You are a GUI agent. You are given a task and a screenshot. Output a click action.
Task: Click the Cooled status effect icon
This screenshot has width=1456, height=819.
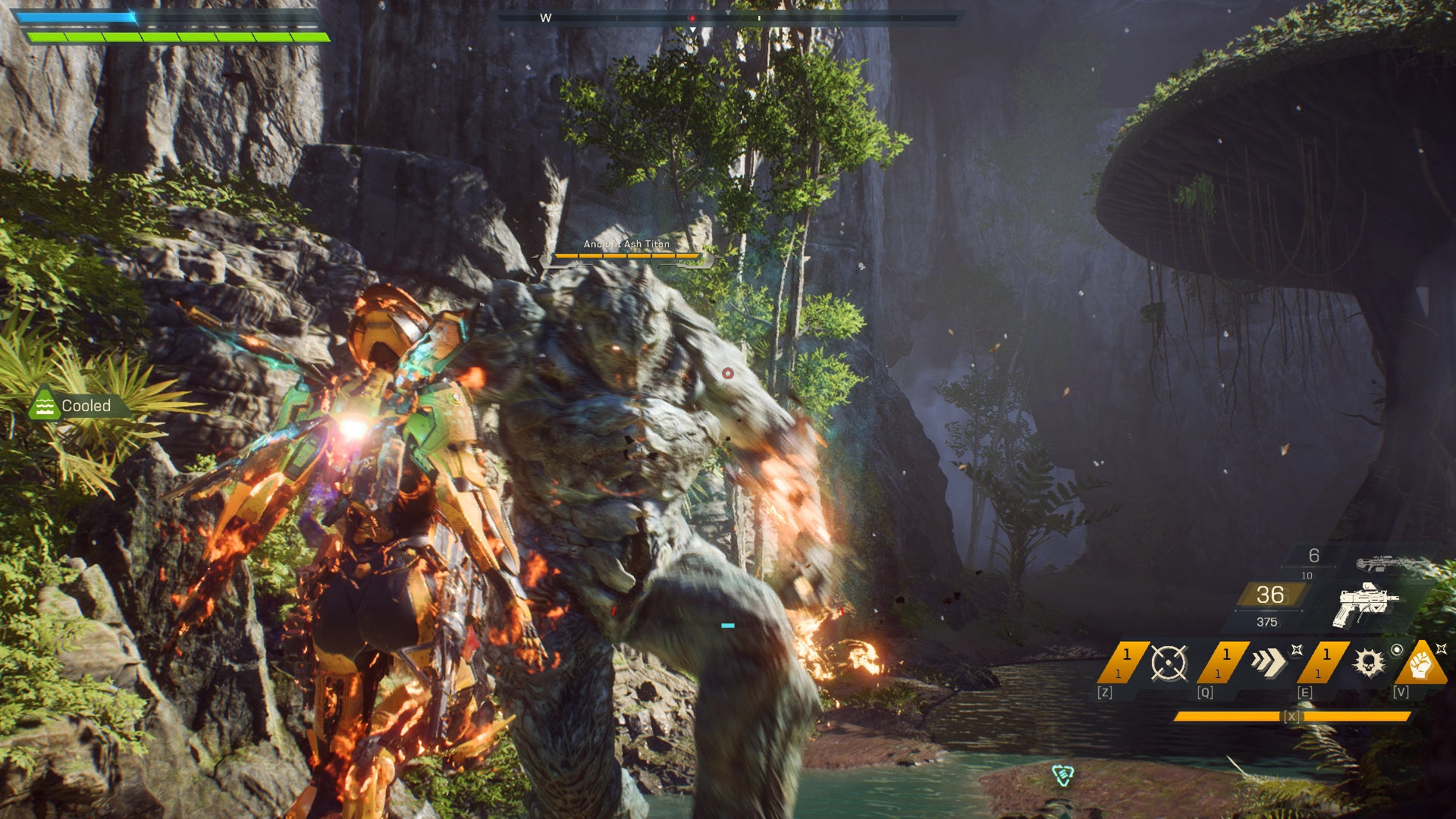(45, 406)
